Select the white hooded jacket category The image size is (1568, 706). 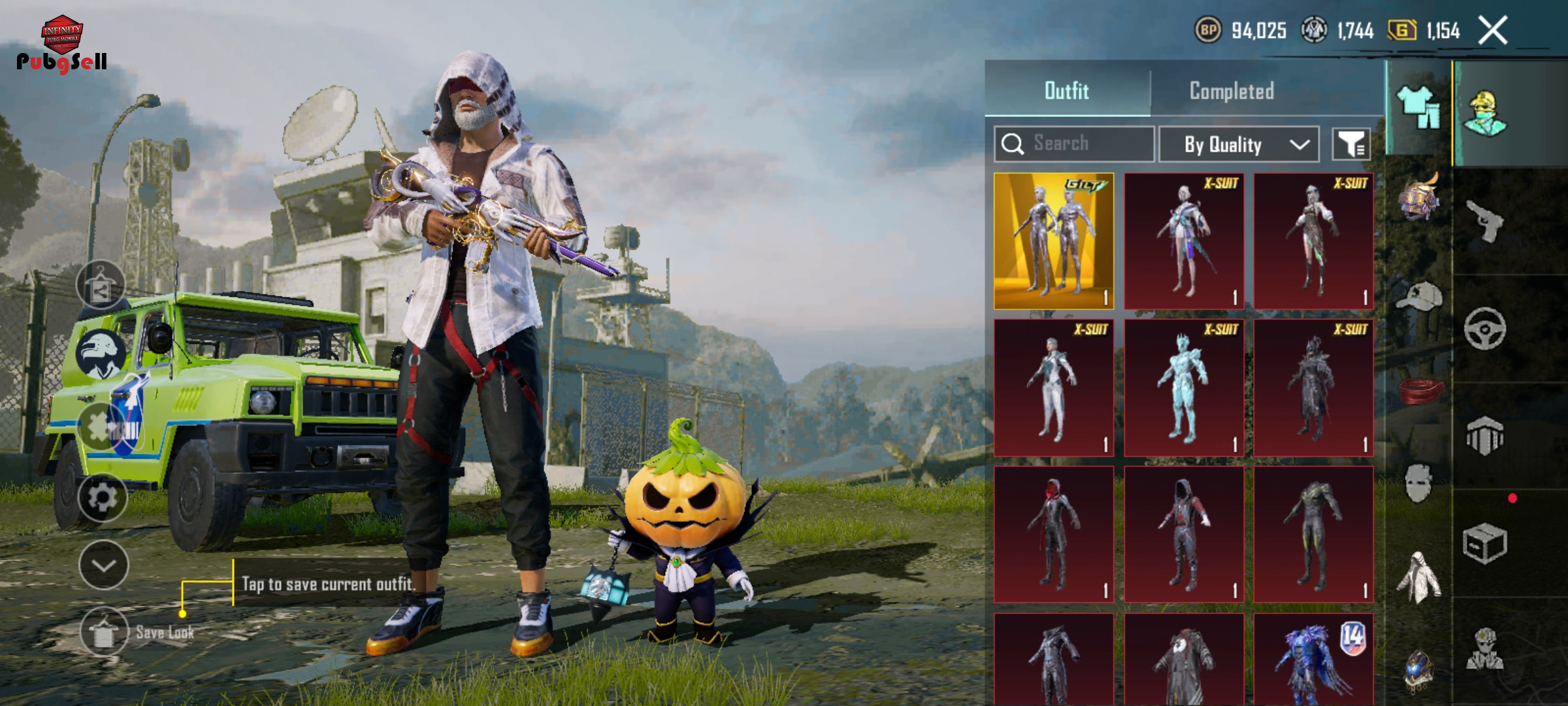tap(1418, 577)
